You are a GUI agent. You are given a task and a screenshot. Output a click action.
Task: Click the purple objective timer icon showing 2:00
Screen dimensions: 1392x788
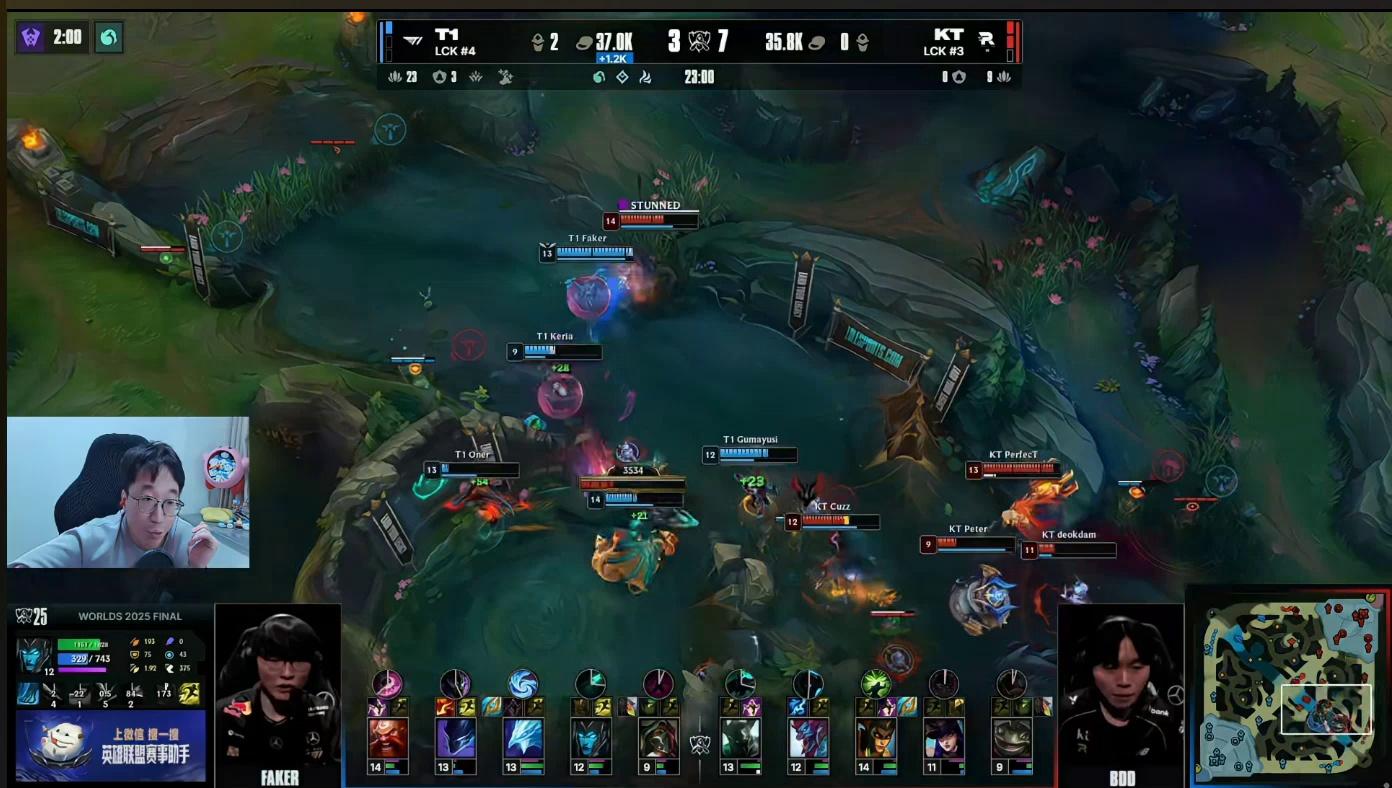click(x=32, y=38)
